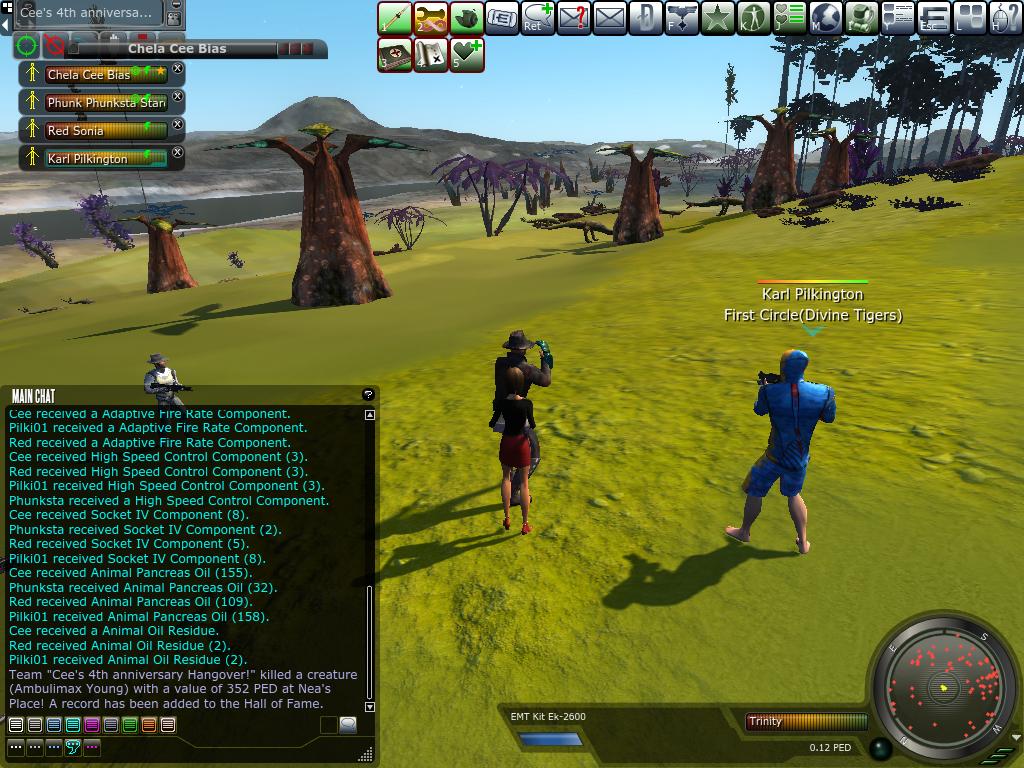This screenshot has height=768, width=1024.
Task: Open the mail envelope icon
Action: (609, 19)
